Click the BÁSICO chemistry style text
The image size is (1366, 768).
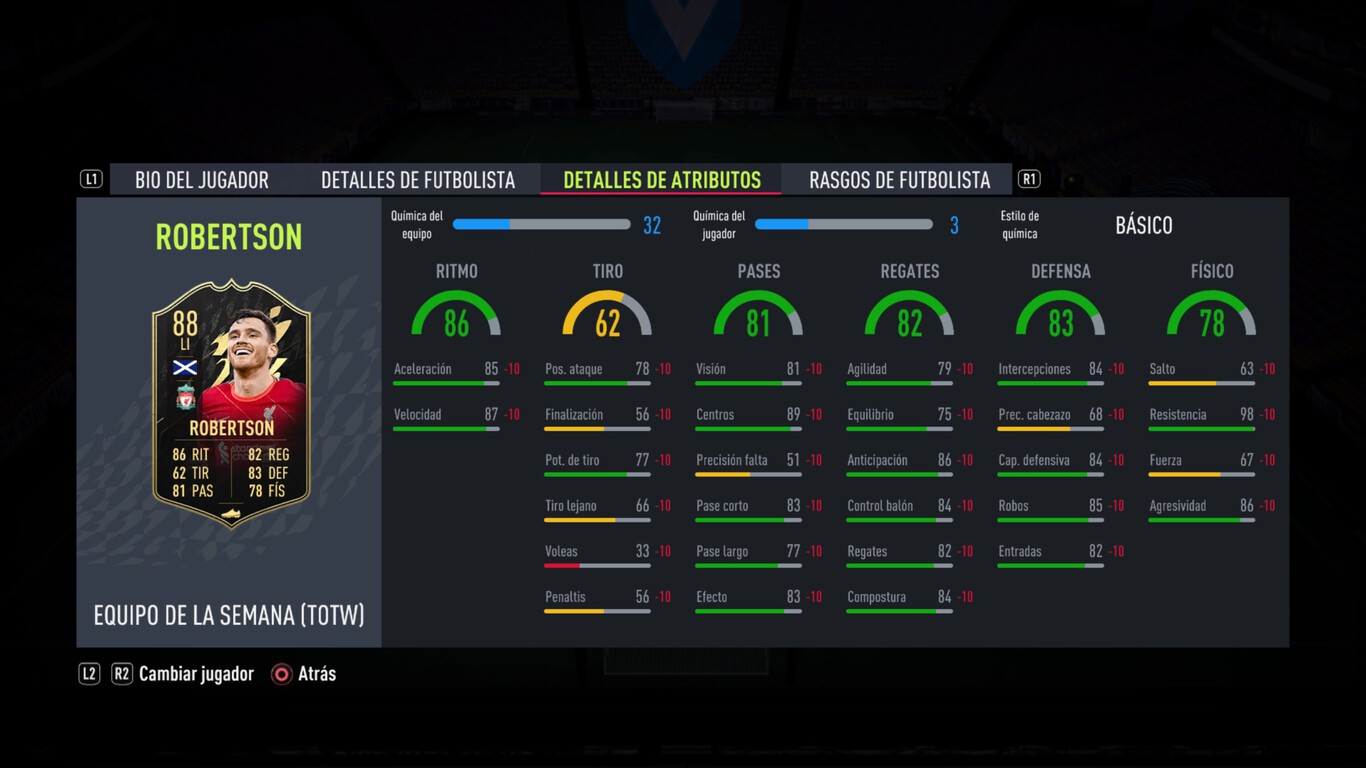pos(1144,226)
